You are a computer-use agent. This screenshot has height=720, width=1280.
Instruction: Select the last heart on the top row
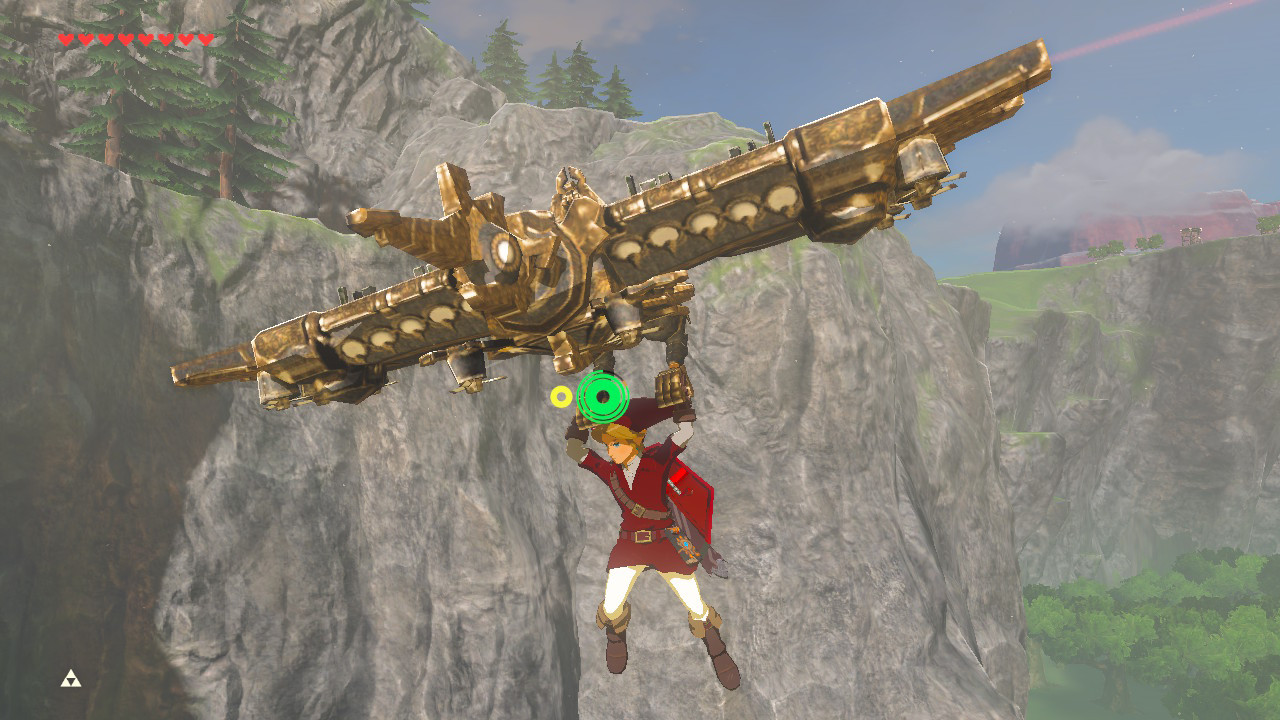point(206,40)
